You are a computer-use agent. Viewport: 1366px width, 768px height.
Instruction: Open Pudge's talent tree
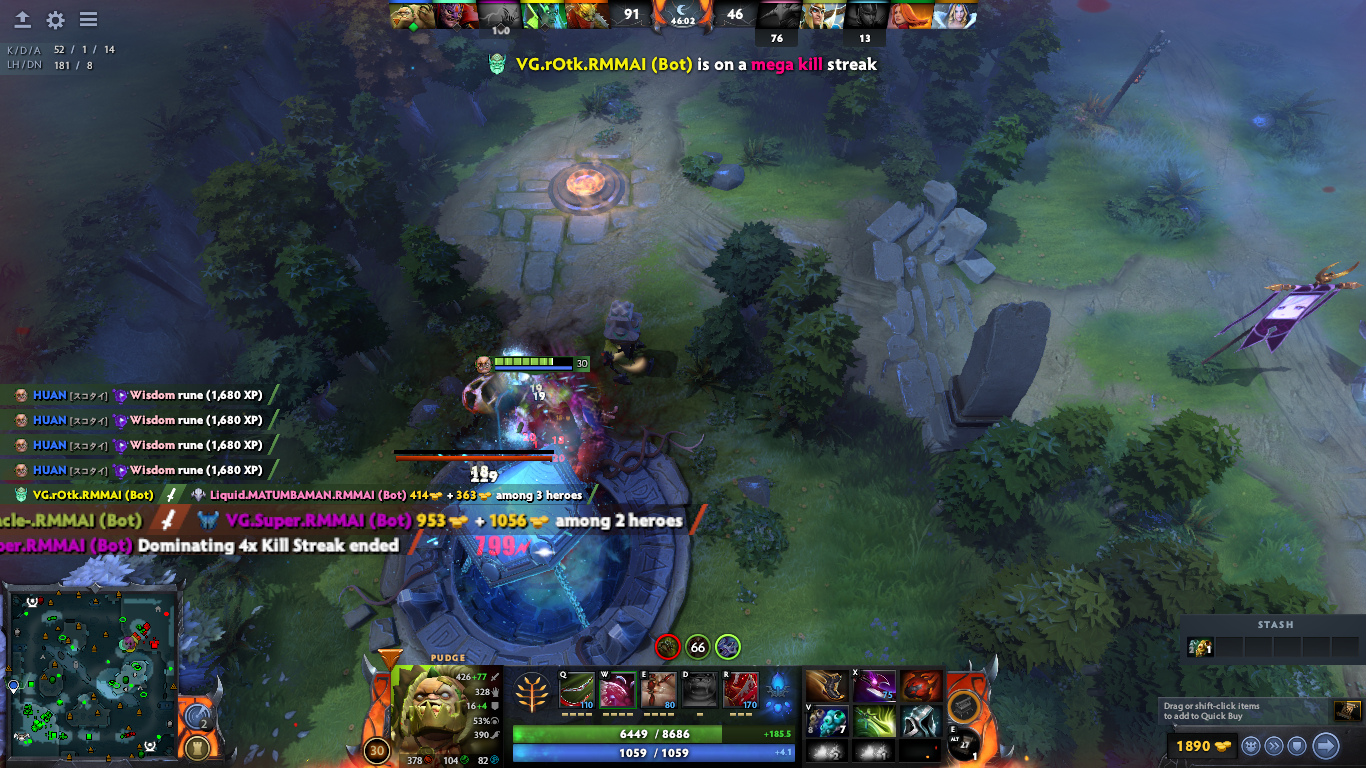[x=533, y=690]
